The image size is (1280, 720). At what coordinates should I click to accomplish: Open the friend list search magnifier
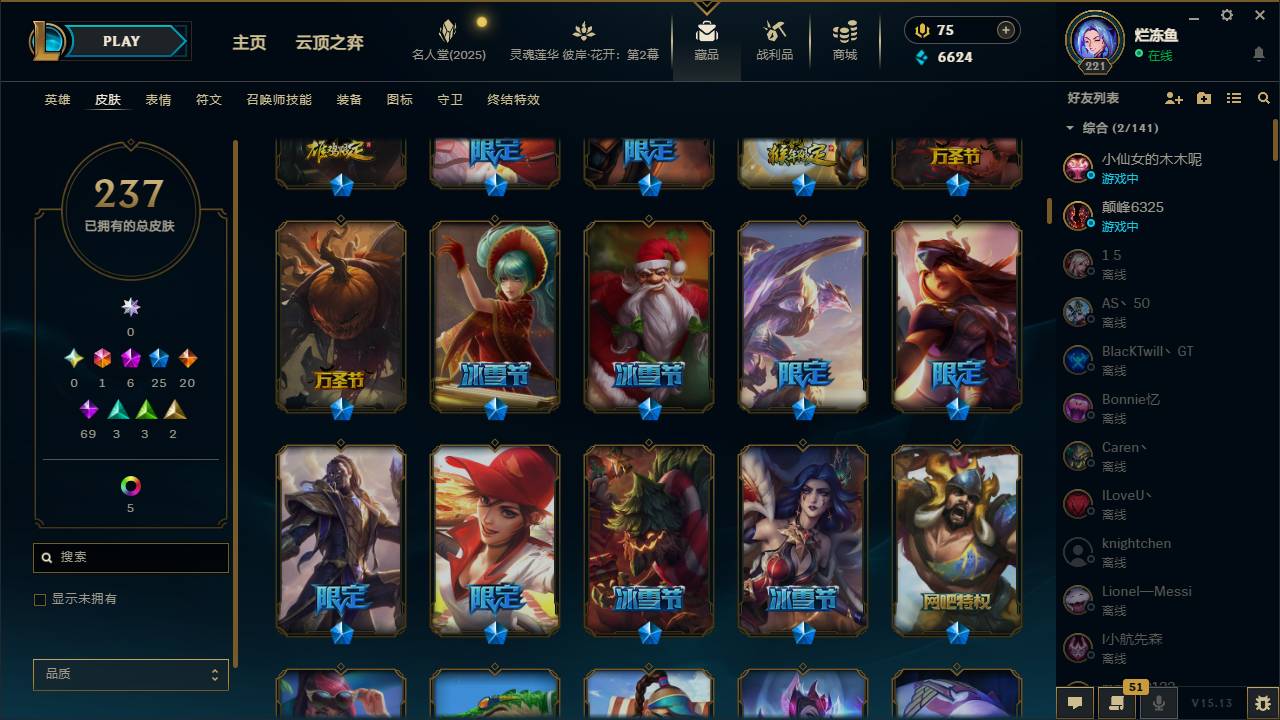point(1264,98)
